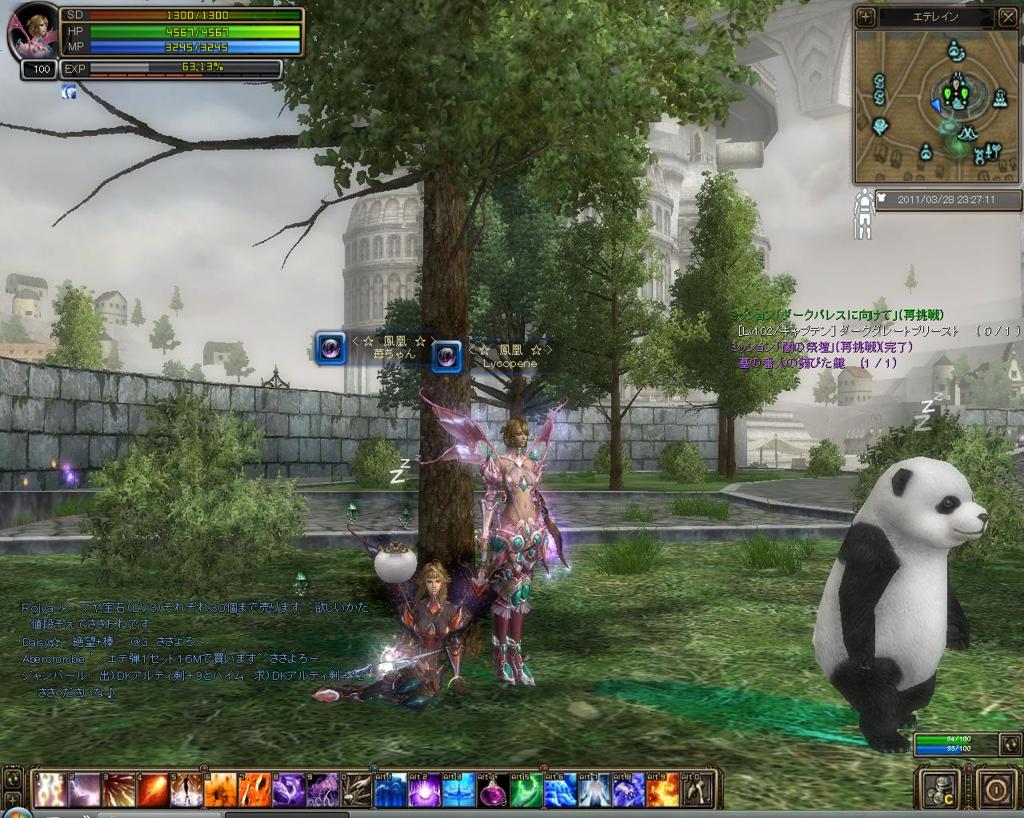Toggle the pet status swap button
The height and width of the screenshot is (818, 1024).
point(1011,744)
